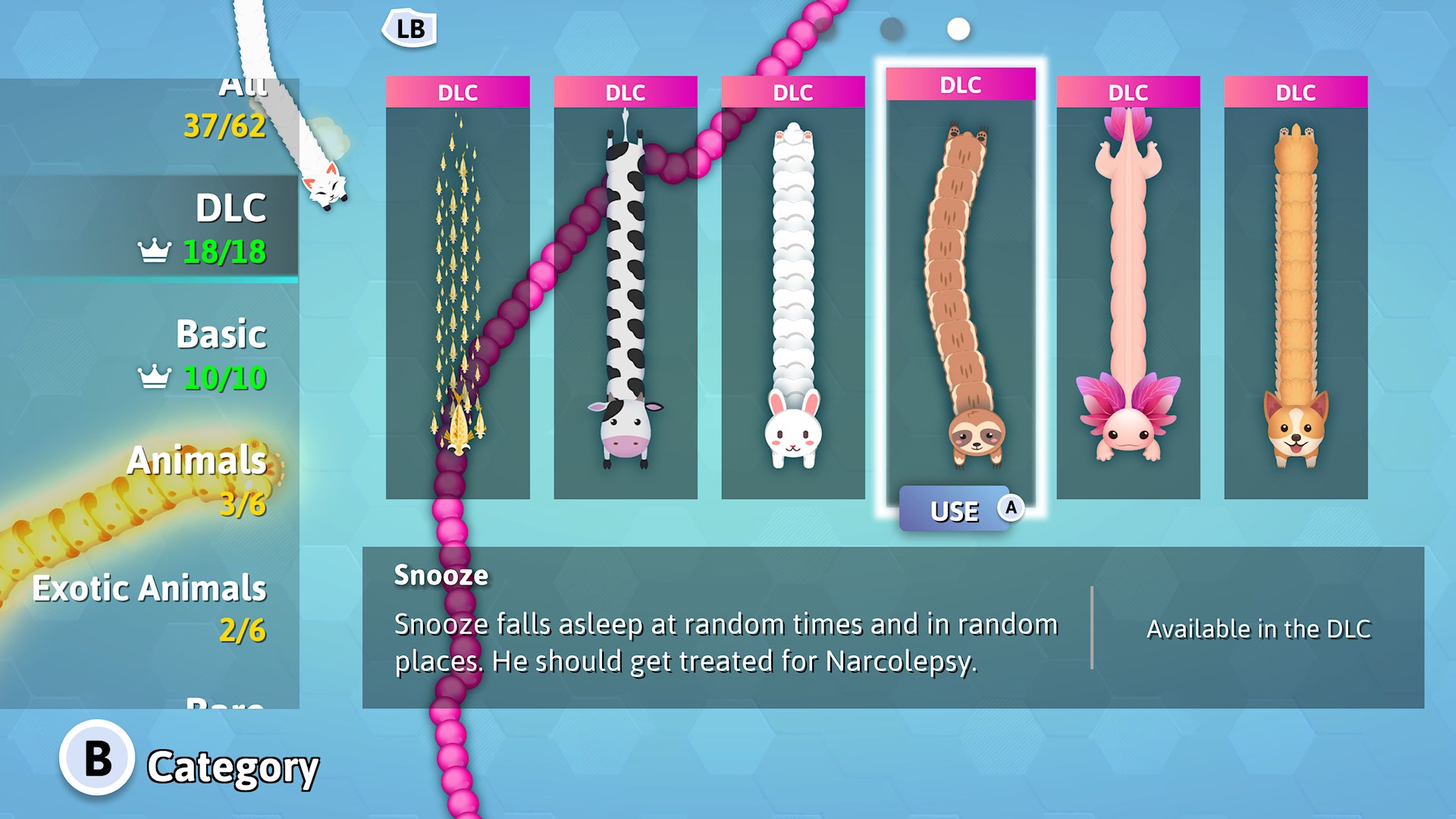Click the first page indicator dot
The height and width of the screenshot is (819, 1456).
click(890, 30)
